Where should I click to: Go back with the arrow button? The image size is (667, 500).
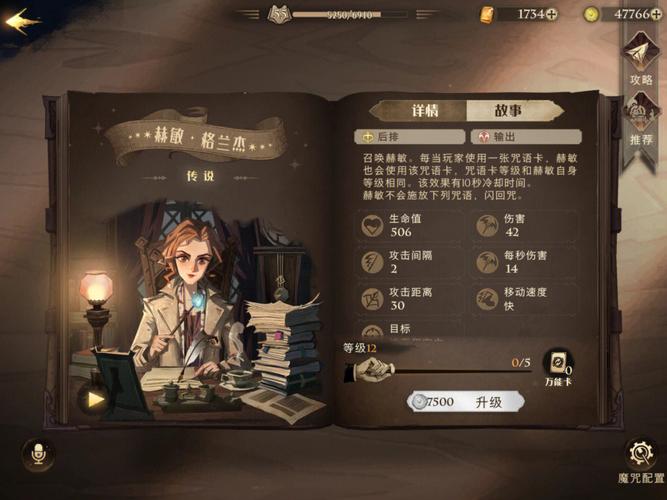click(x=22, y=22)
